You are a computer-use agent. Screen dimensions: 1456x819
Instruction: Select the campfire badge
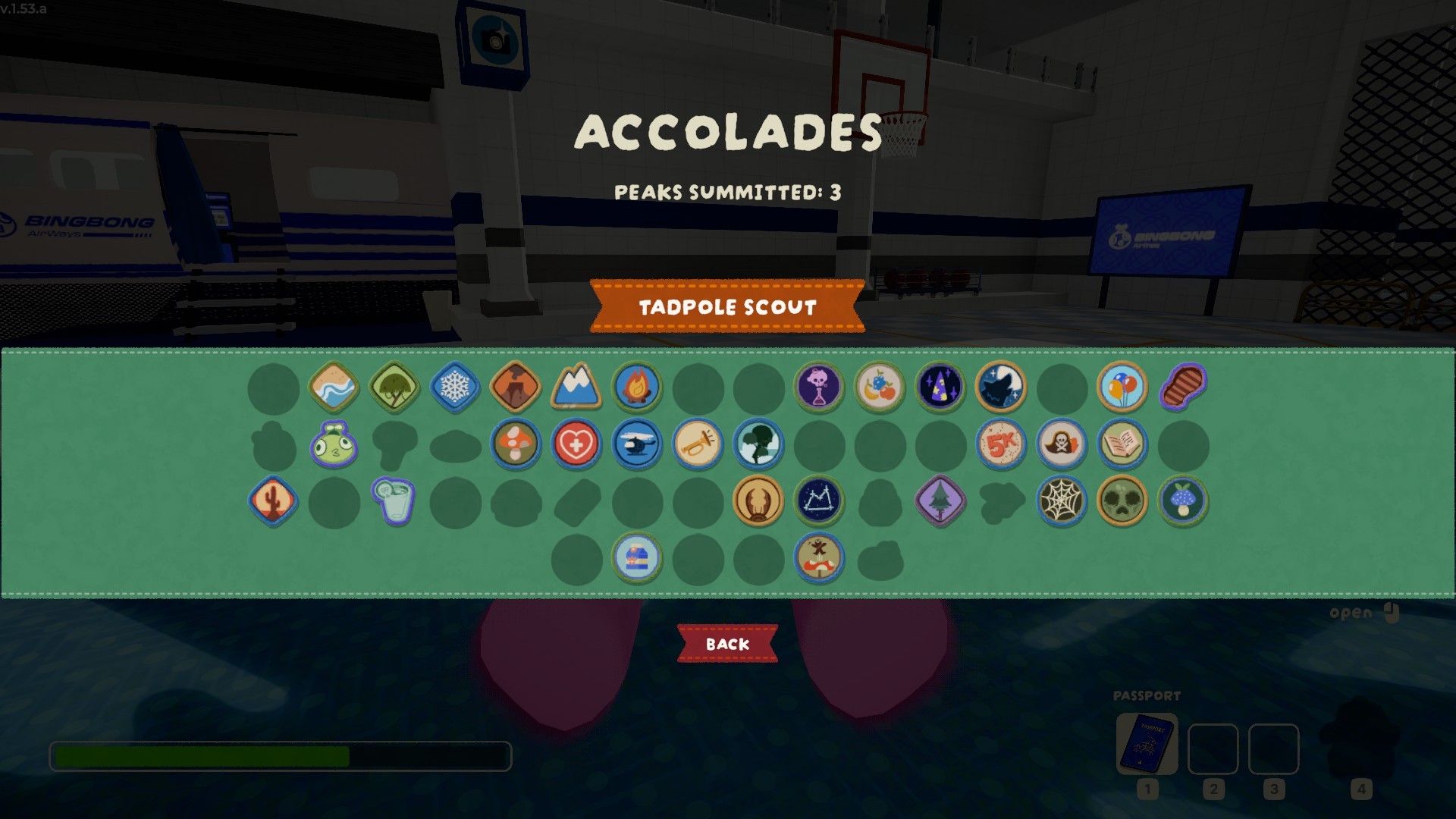point(637,388)
